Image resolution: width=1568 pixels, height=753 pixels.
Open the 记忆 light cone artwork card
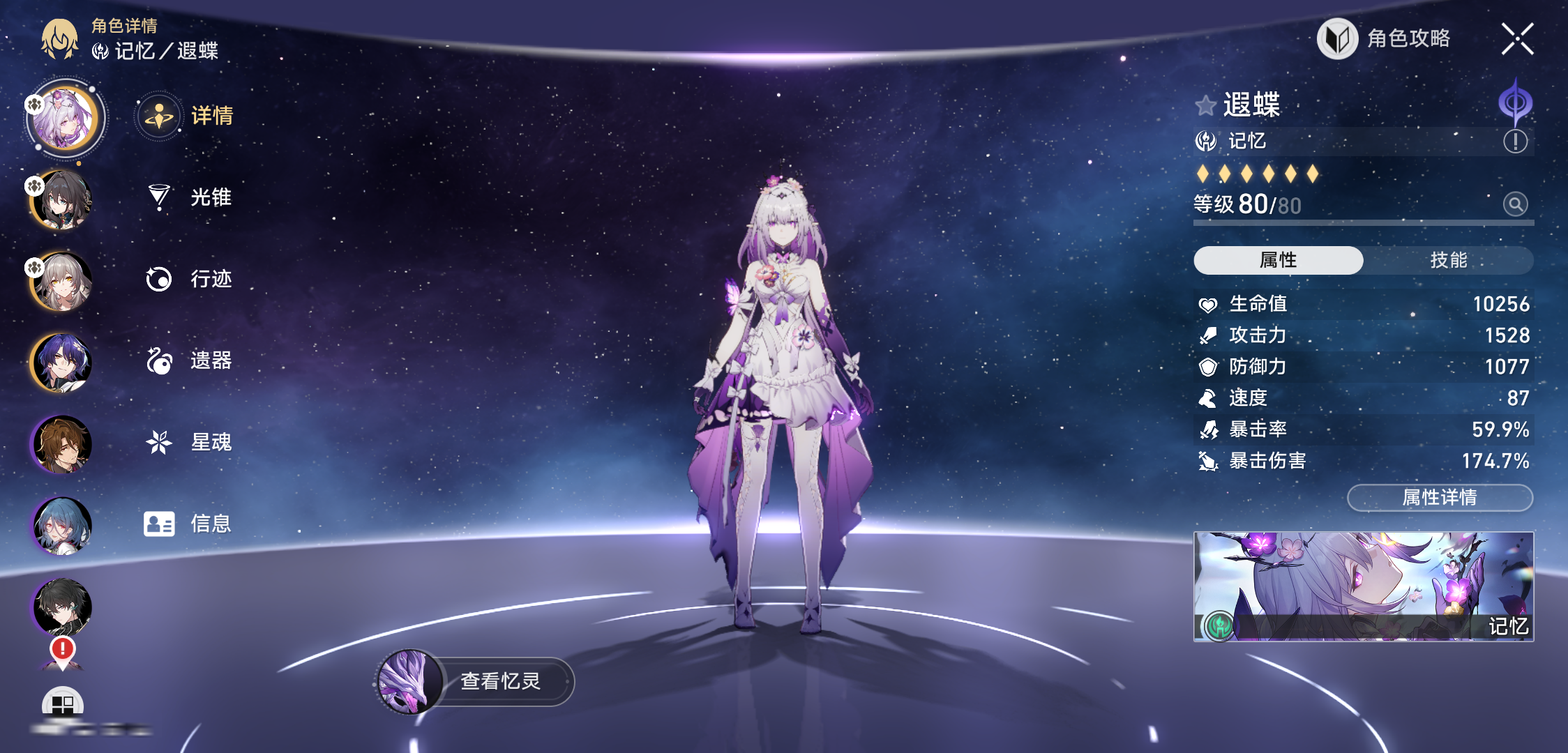click(x=1363, y=586)
